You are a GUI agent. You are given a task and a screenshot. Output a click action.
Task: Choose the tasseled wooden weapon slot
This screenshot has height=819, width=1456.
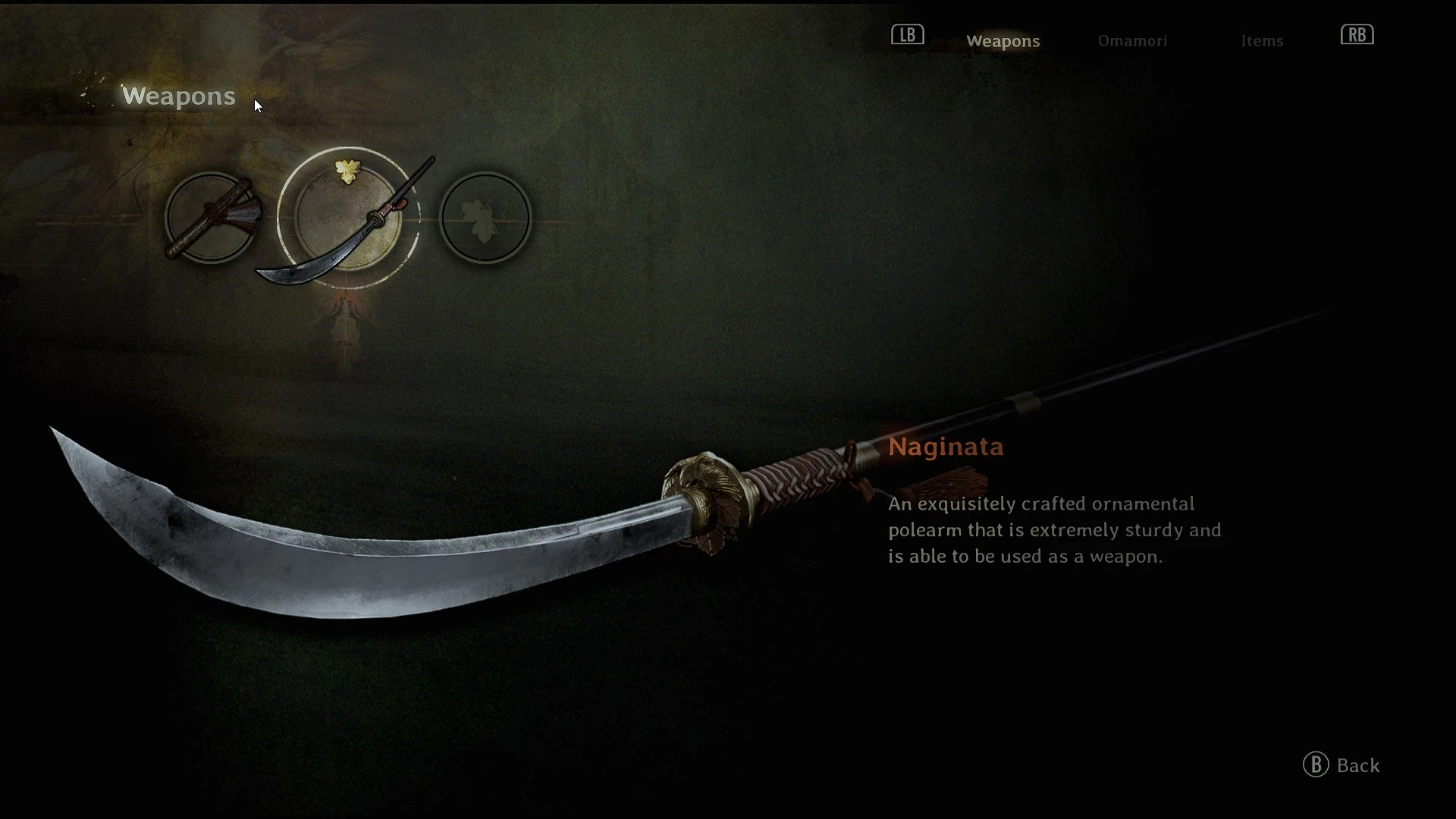click(x=211, y=218)
